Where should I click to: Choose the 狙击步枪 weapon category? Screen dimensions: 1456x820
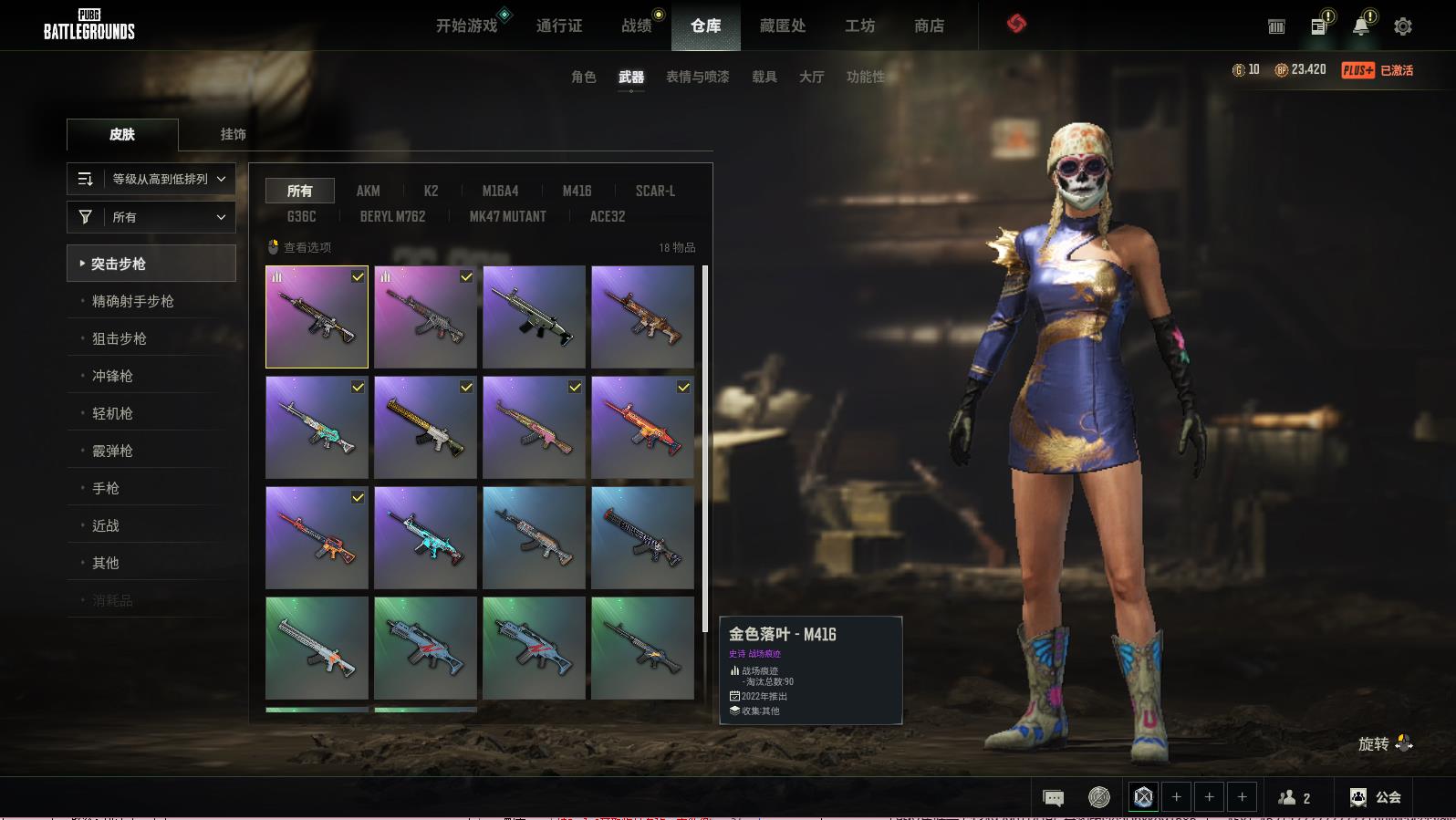pos(120,338)
